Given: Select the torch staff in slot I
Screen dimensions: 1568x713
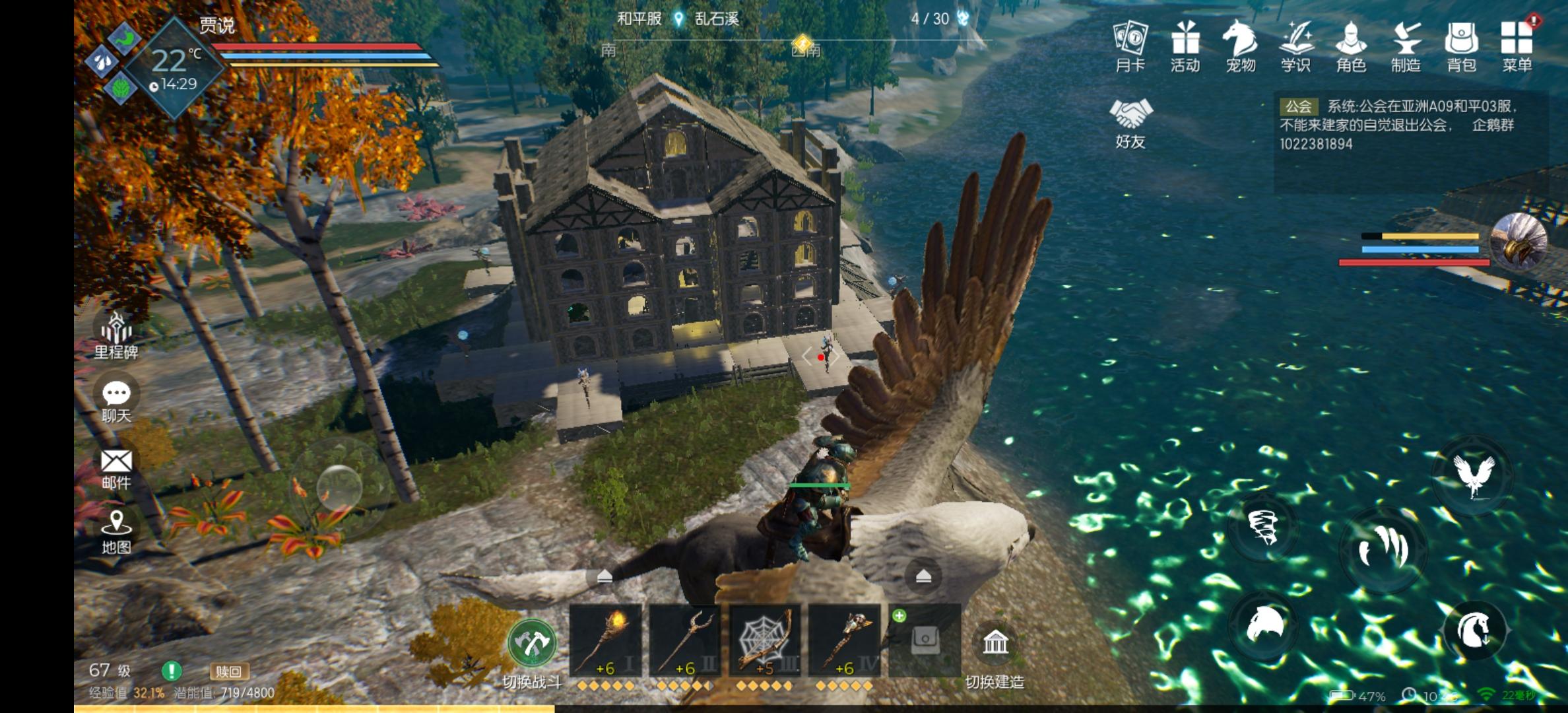Looking at the screenshot, I should (605, 640).
